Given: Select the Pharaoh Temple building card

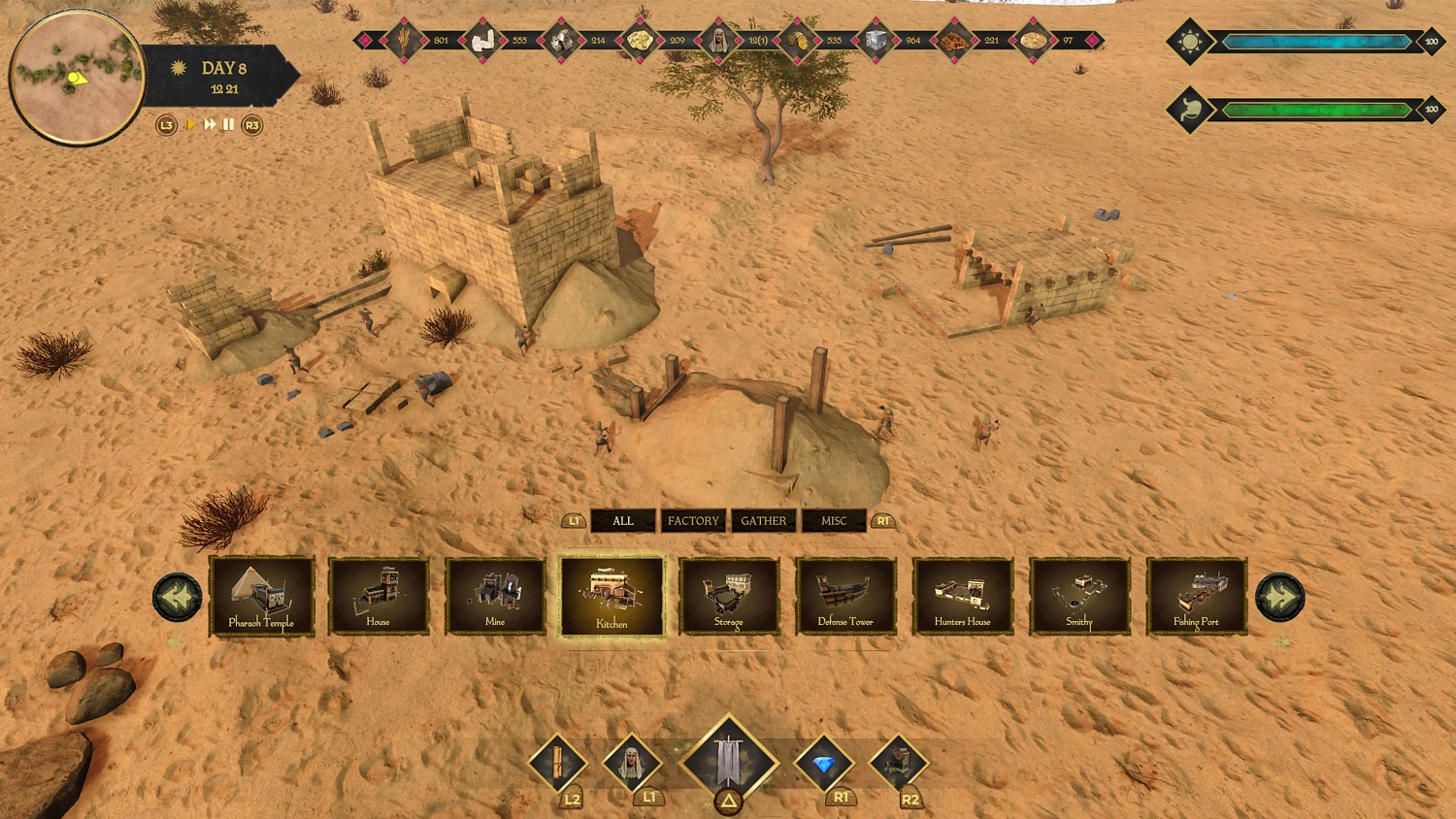Looking at the screenshot, I should click(x=261, y=595).
